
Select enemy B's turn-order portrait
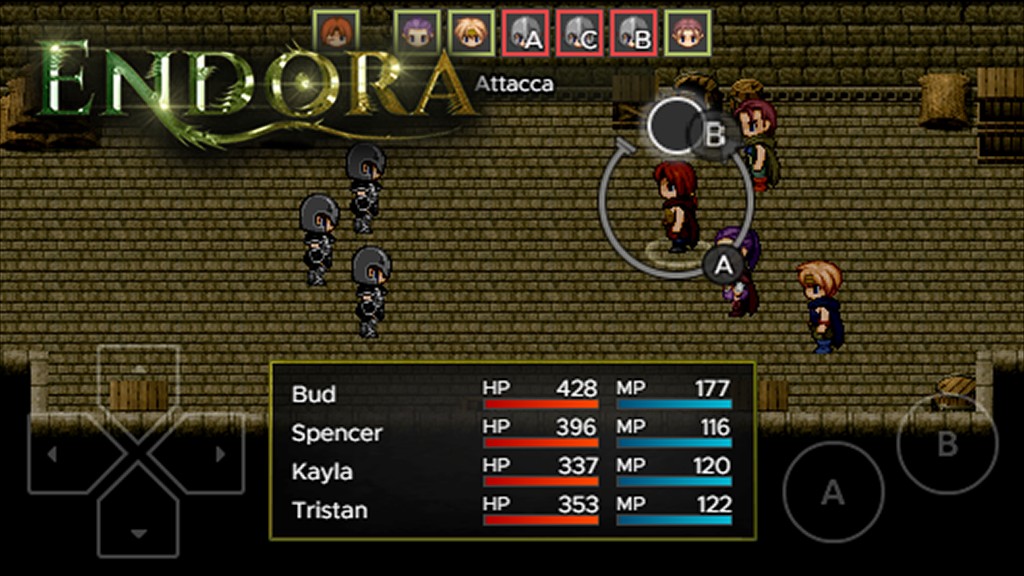[x=633, y=32]
